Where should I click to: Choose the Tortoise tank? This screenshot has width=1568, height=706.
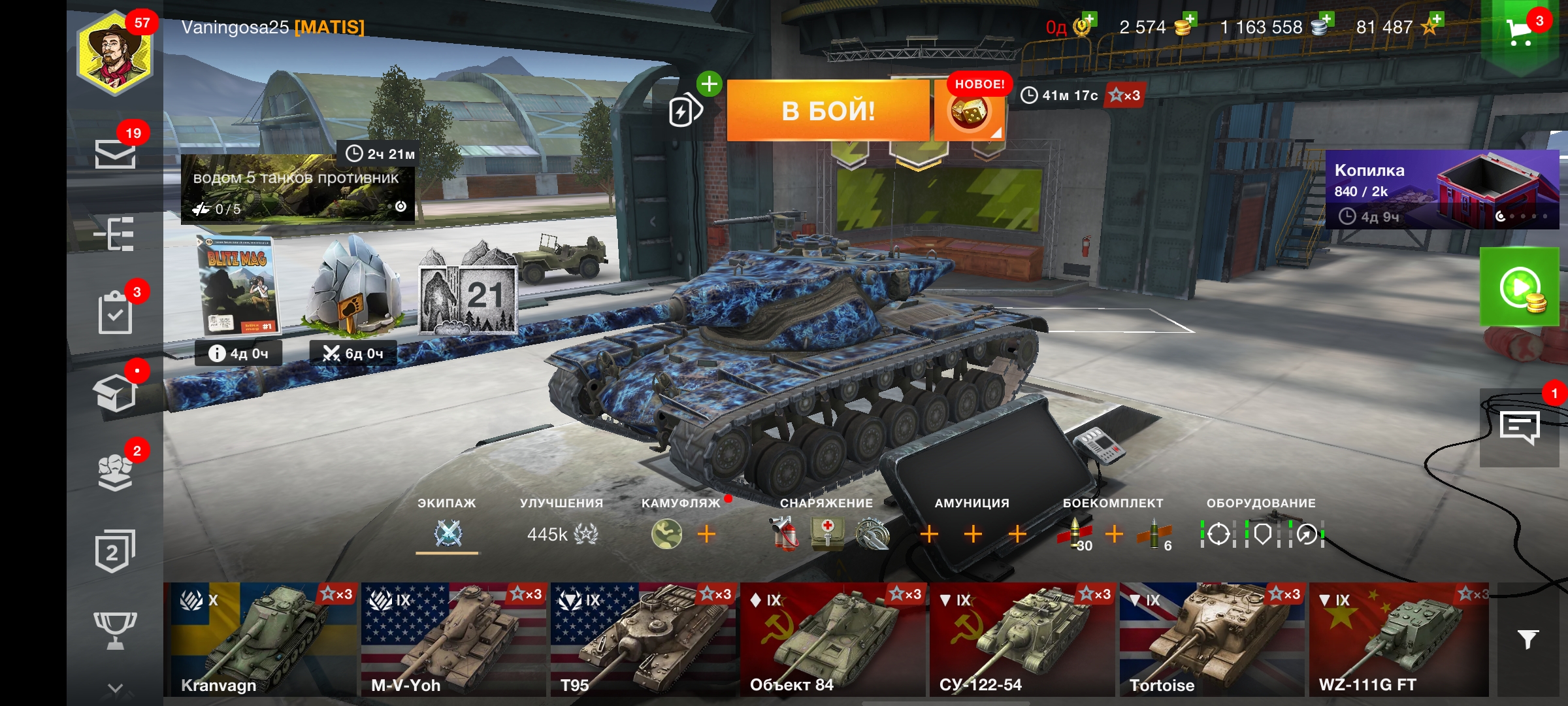(x=1213, y=639)
